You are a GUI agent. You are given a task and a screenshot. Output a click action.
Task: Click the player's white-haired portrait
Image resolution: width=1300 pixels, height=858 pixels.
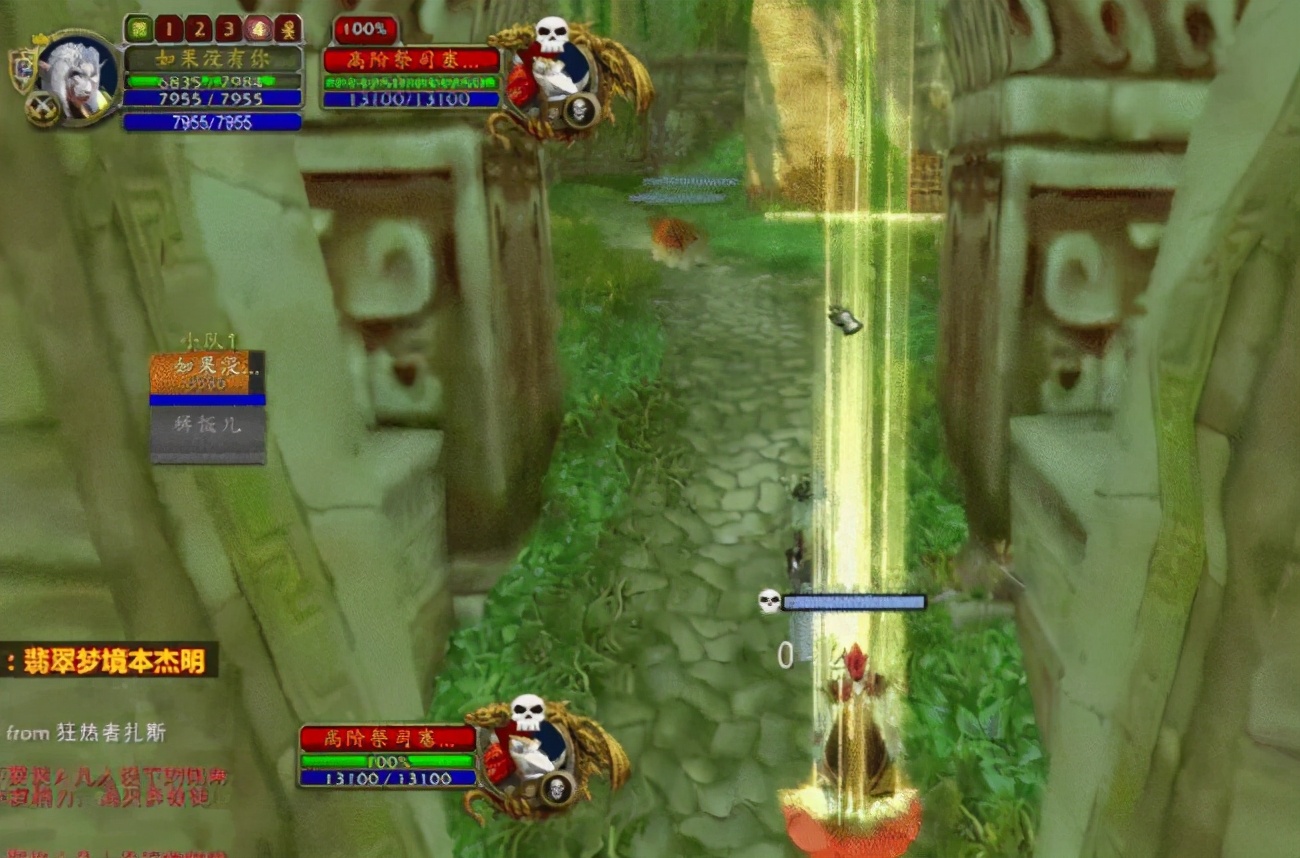coord(76,76)
